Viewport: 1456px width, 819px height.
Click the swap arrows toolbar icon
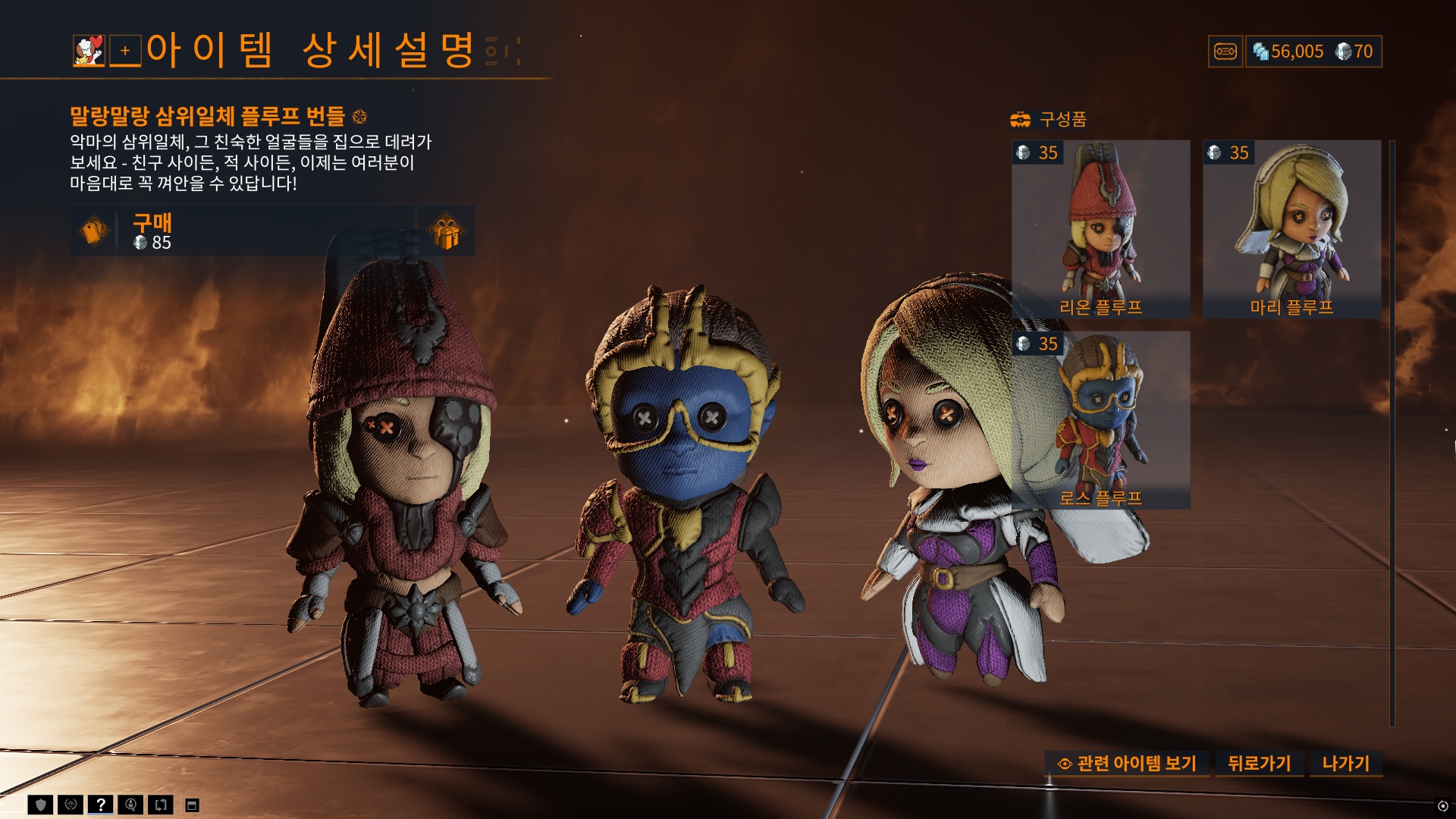(x=161, y=805)
